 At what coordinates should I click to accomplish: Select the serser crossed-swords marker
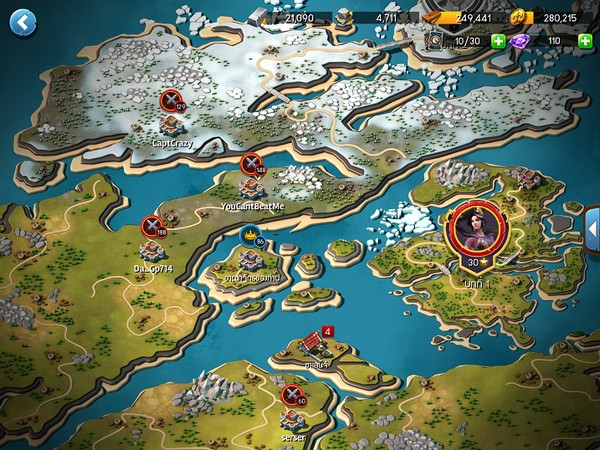[292, 395]
